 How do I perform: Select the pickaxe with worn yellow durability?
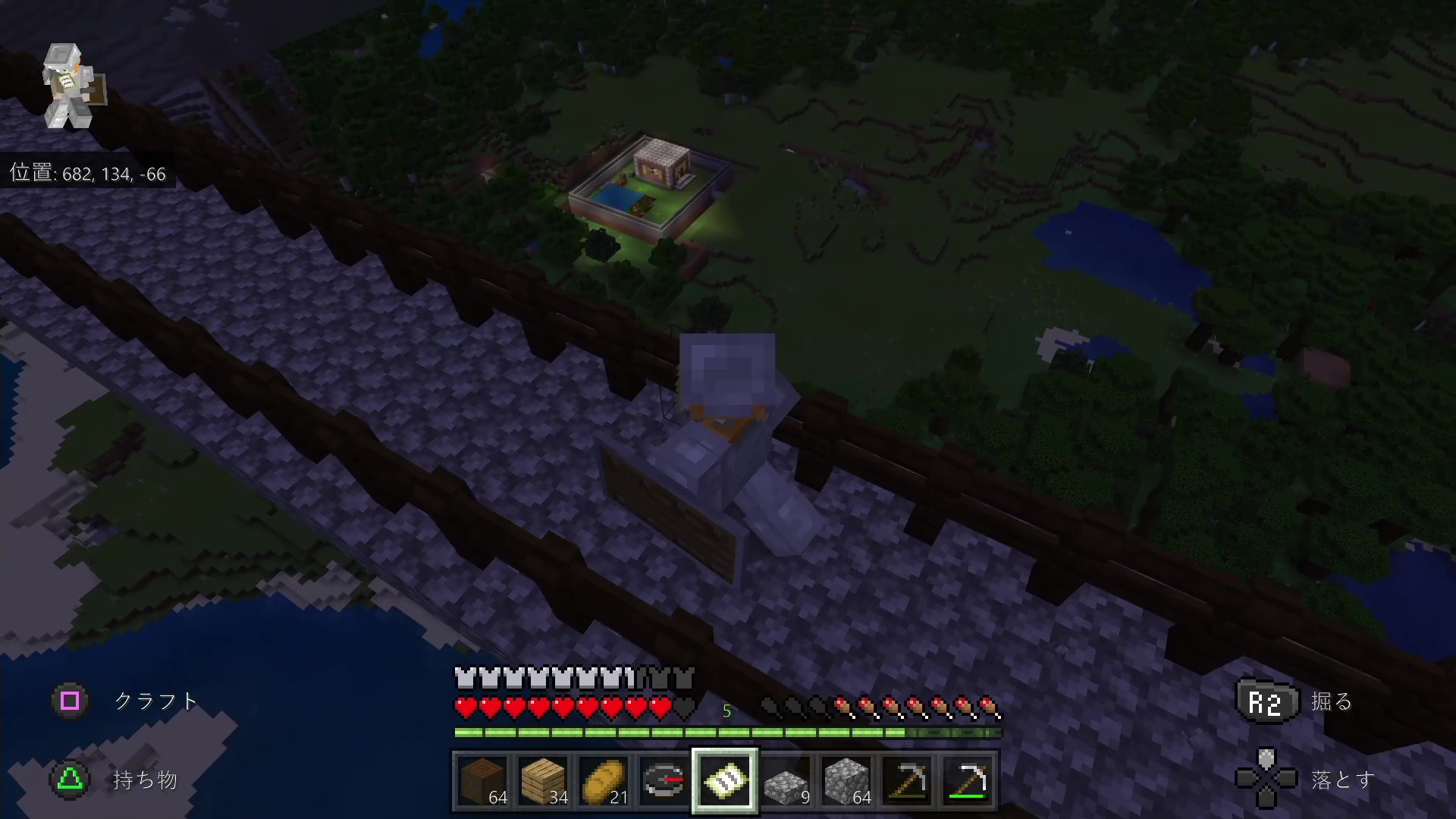tap(907, 780)
